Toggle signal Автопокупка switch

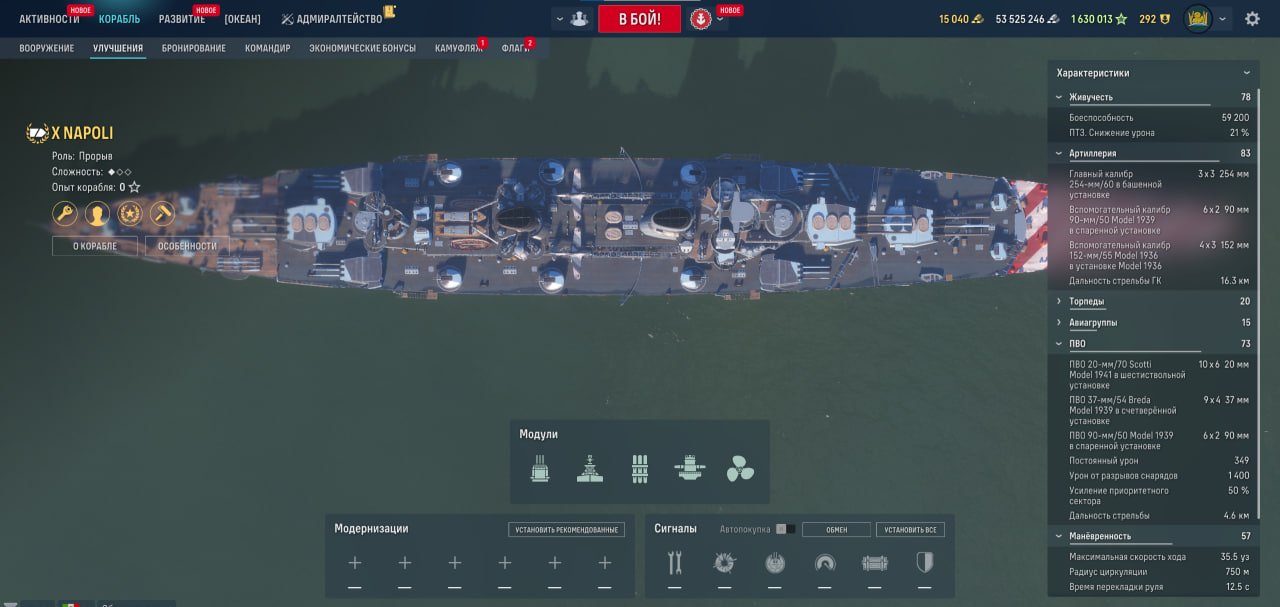click(786, 529)
